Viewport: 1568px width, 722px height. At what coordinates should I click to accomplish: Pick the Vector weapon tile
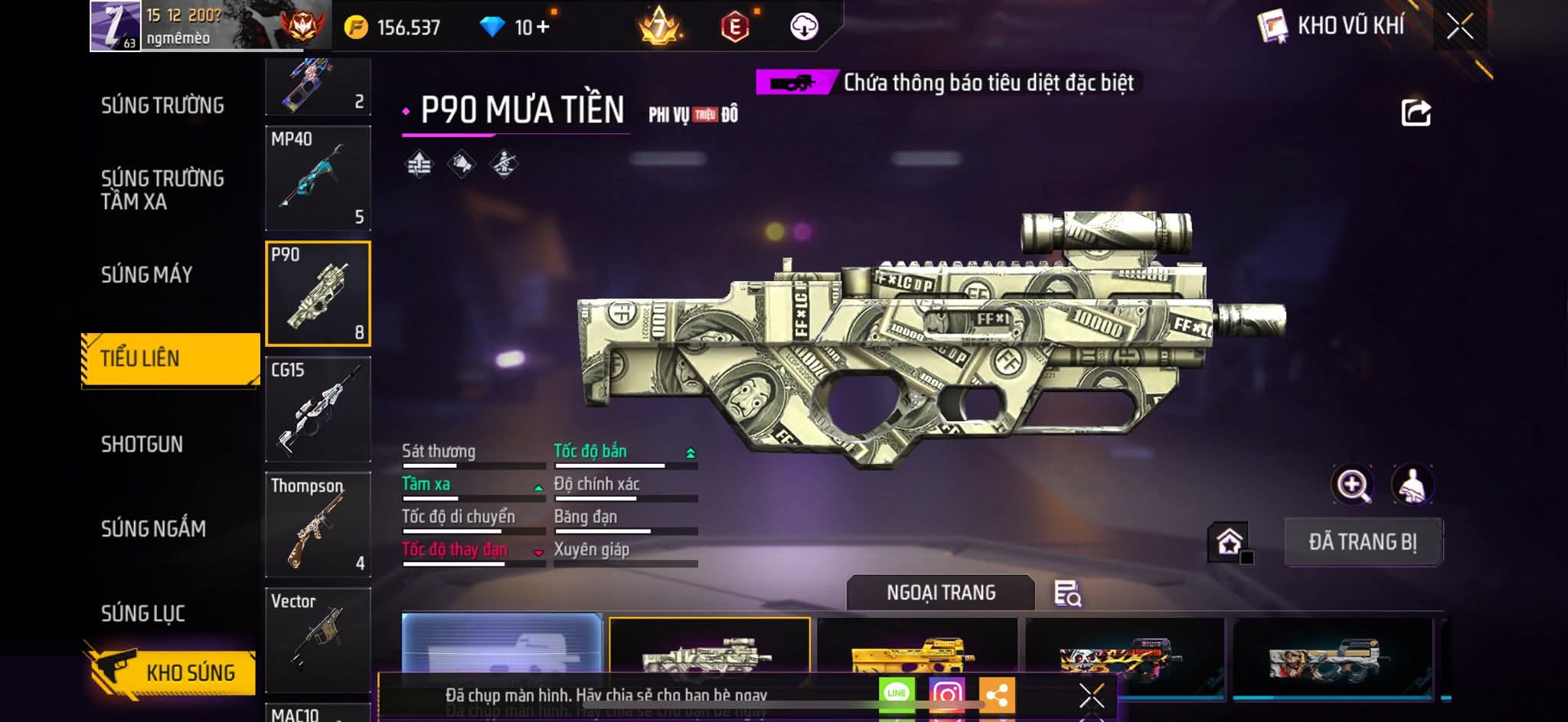coord(318,639)
